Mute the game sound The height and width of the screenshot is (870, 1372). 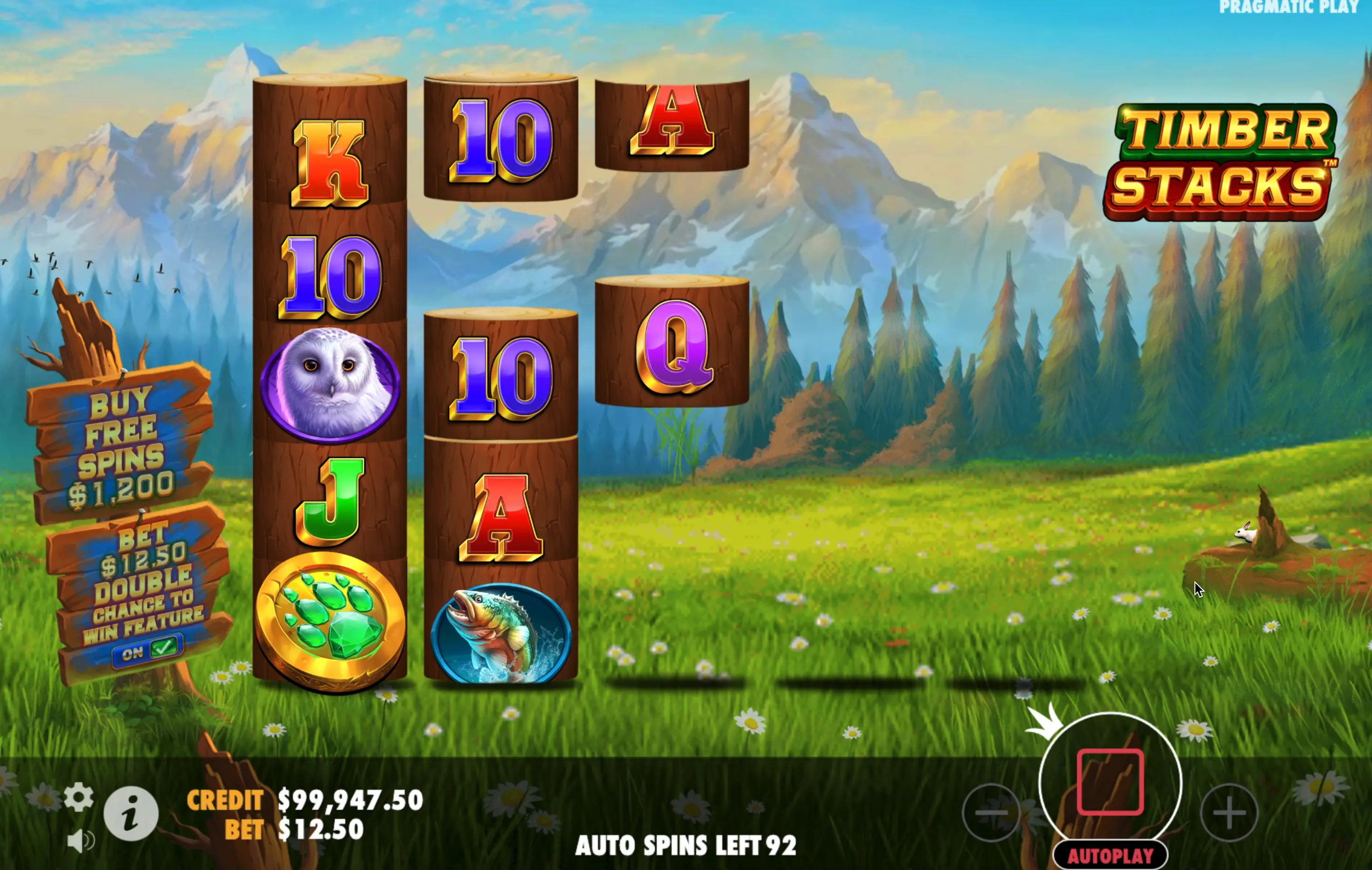click(x=80, y=841)
